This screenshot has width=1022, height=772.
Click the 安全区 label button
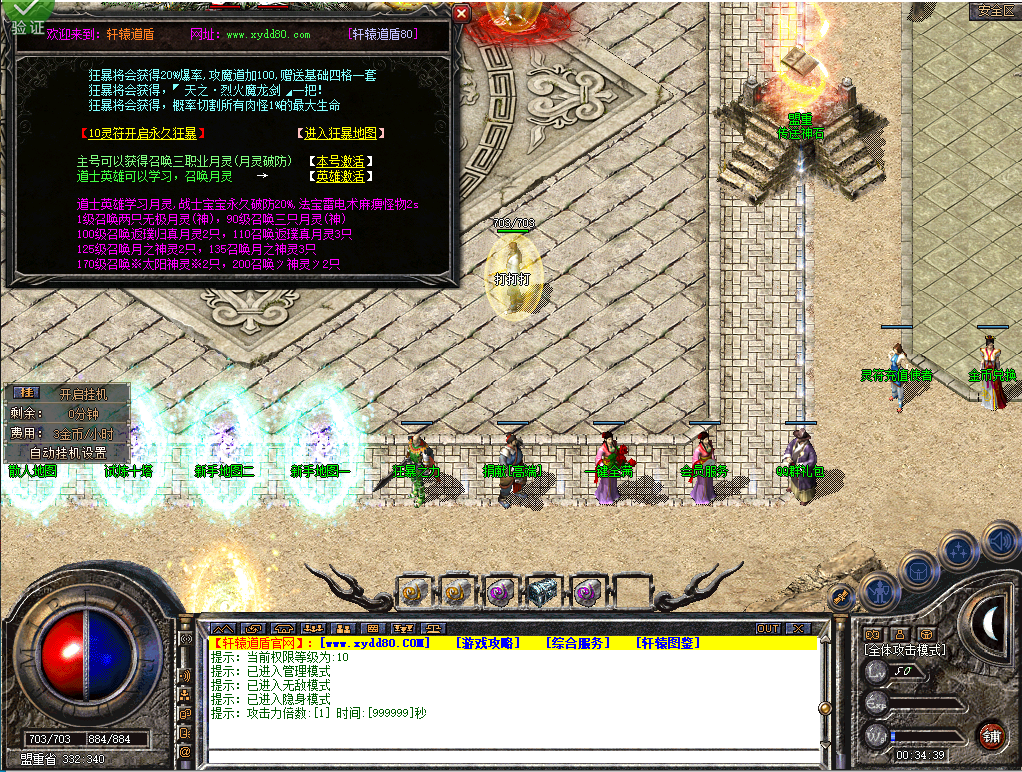[x=995, y=11]
